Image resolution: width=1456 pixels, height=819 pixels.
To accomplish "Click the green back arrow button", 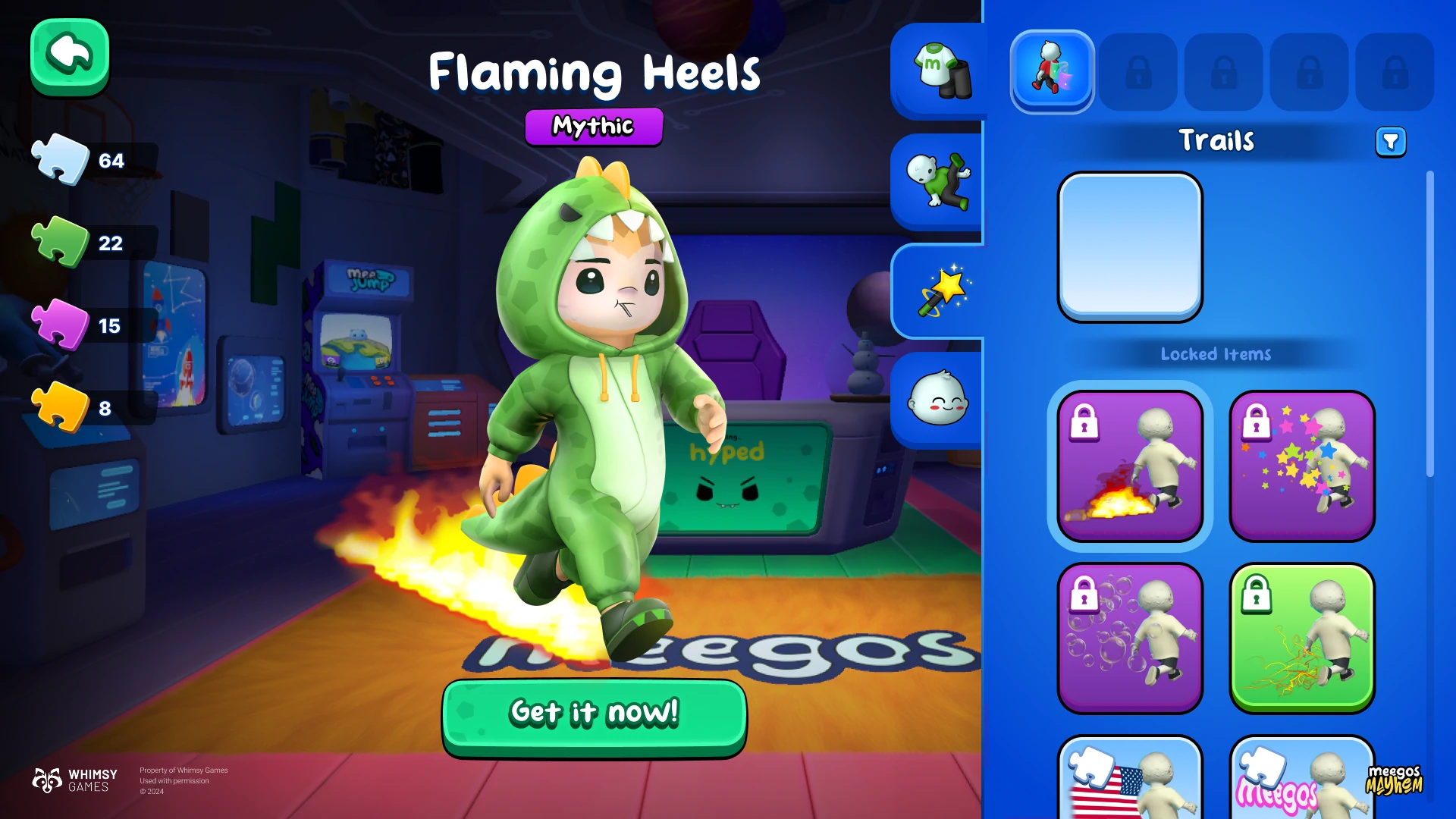I will 70,56.
